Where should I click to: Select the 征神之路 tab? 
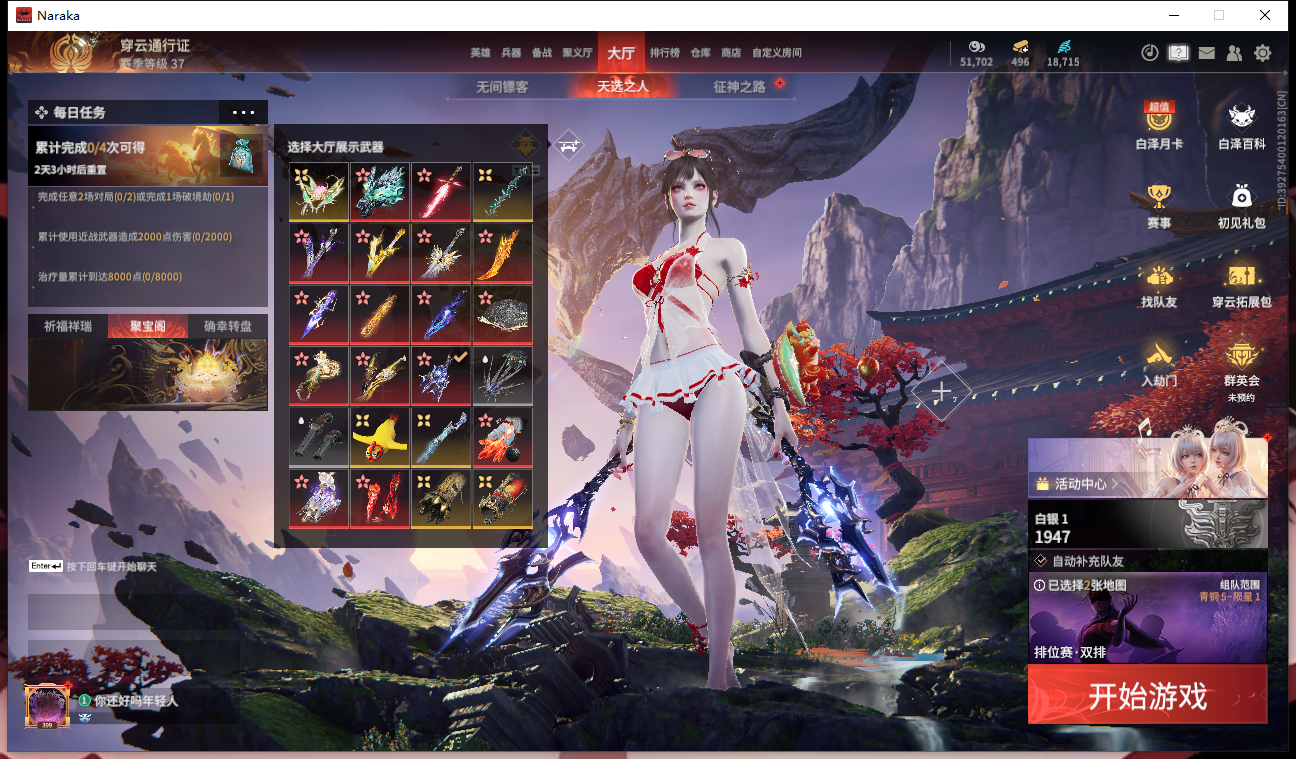739,87
